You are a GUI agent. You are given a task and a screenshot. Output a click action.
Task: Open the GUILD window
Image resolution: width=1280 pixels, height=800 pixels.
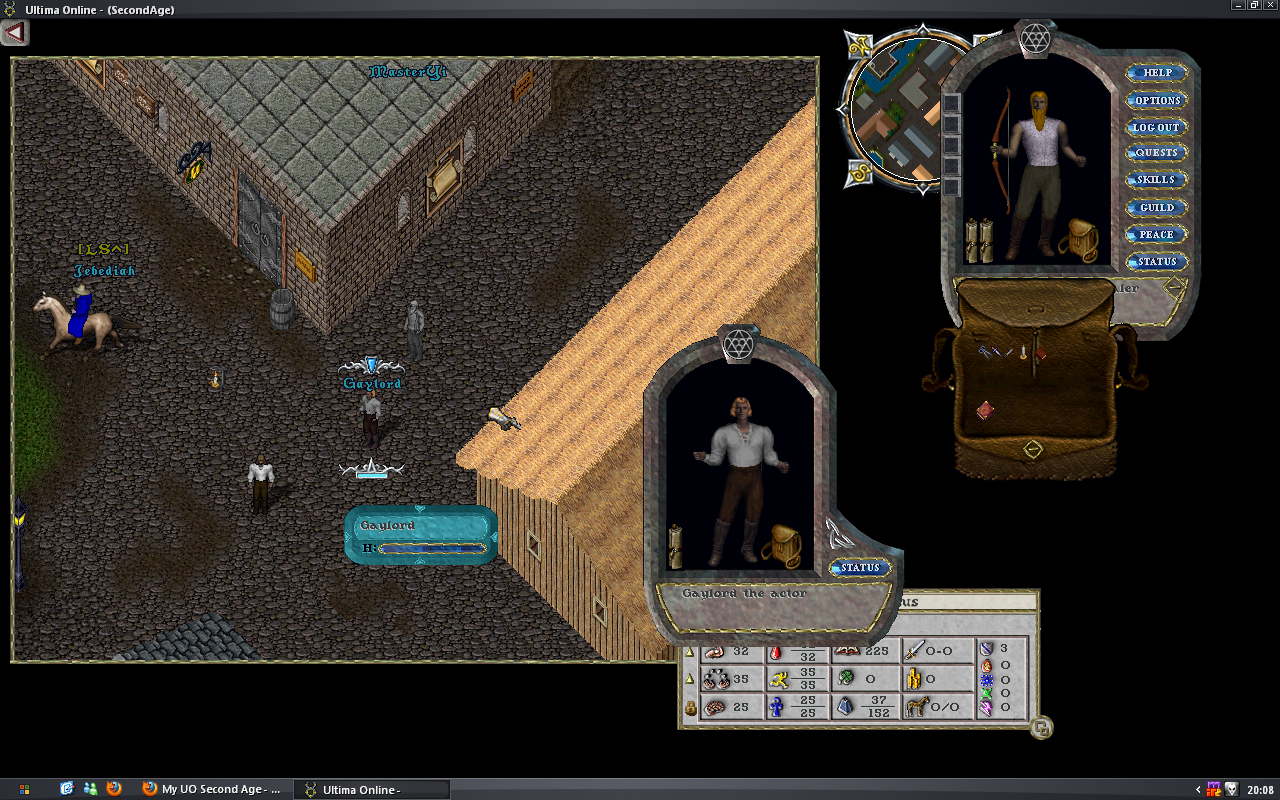pos(1157,207)
